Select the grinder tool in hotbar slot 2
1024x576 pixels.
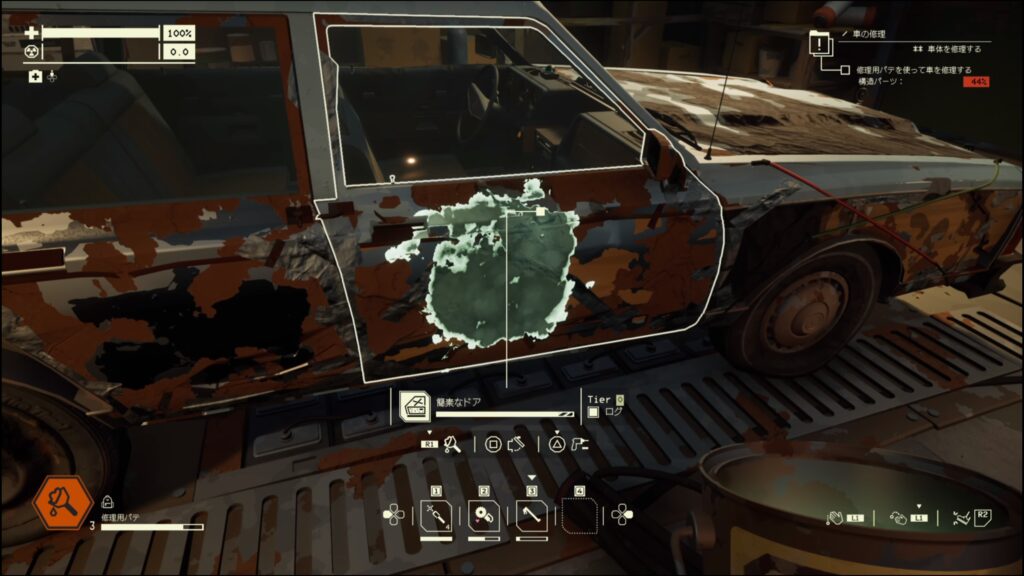tap(484, 517)
